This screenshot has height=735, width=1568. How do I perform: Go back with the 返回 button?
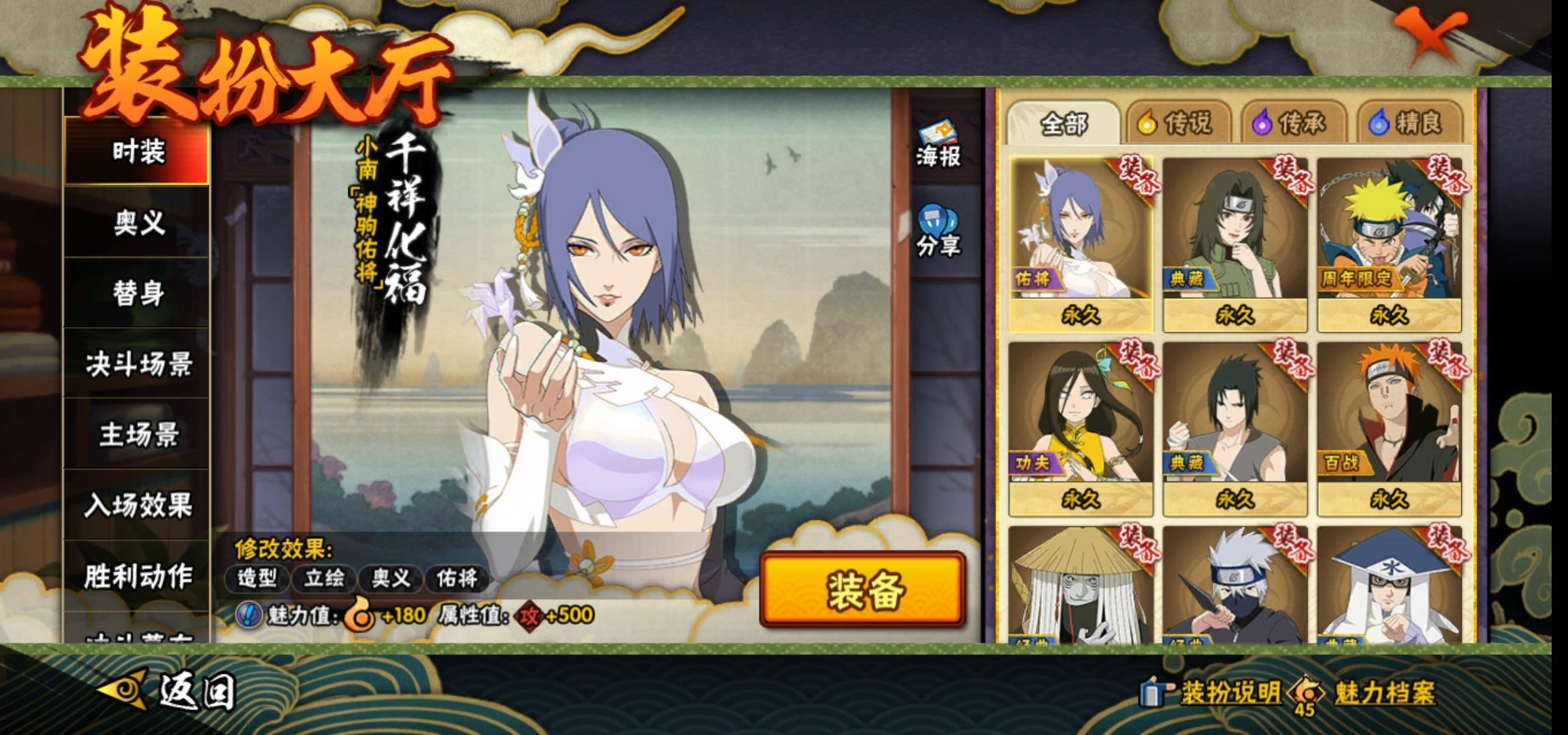[x=170, y=691]
